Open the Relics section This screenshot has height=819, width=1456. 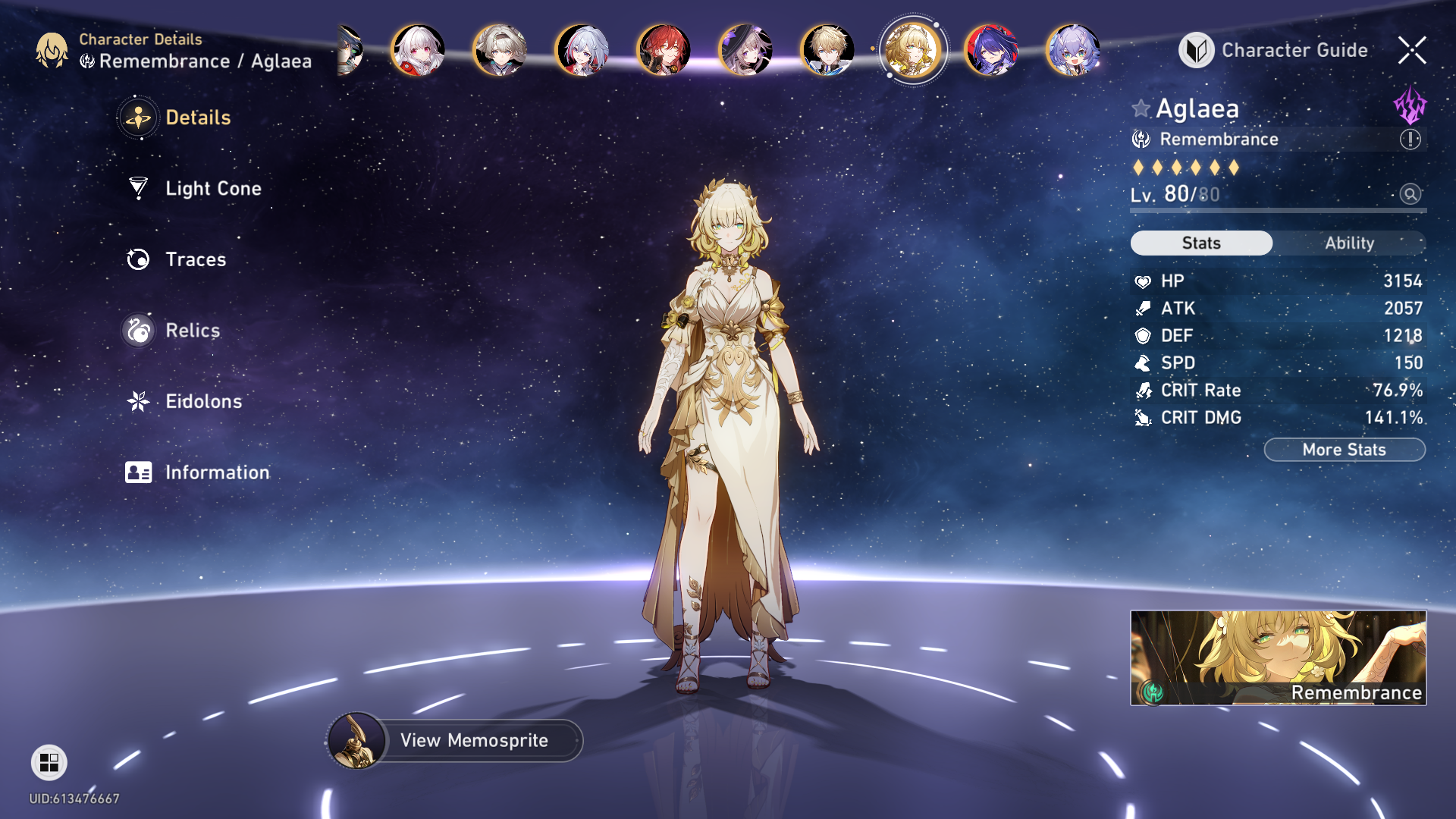coord(192,331)
